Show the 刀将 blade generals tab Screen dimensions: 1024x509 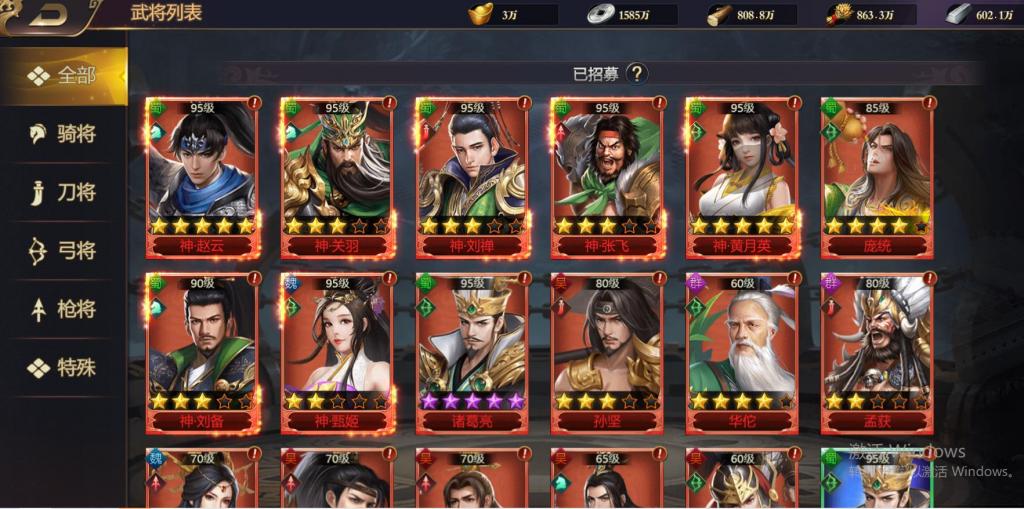tap(64, 193)
